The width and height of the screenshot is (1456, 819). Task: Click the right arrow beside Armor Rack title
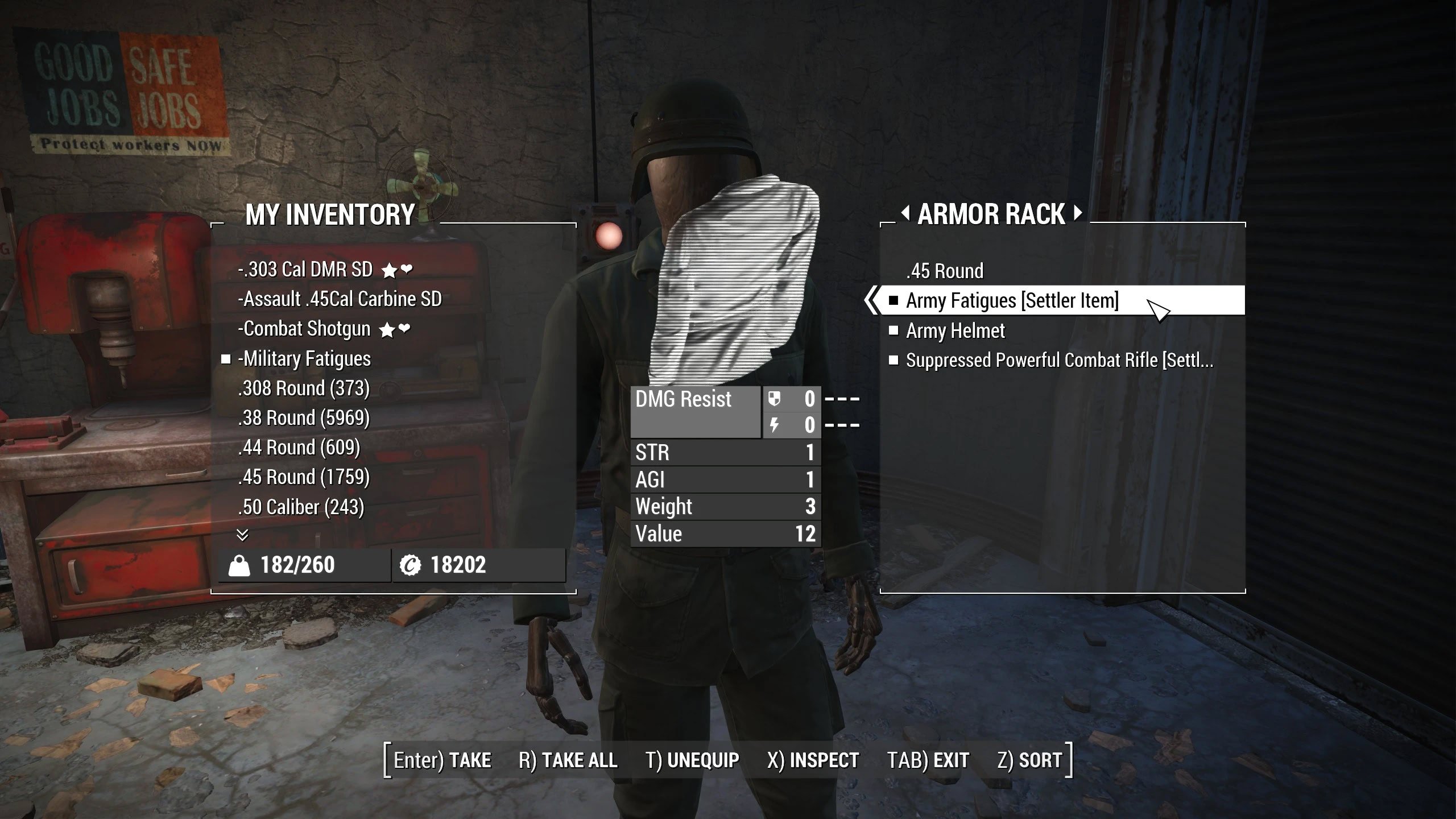tap(1078, 214)
